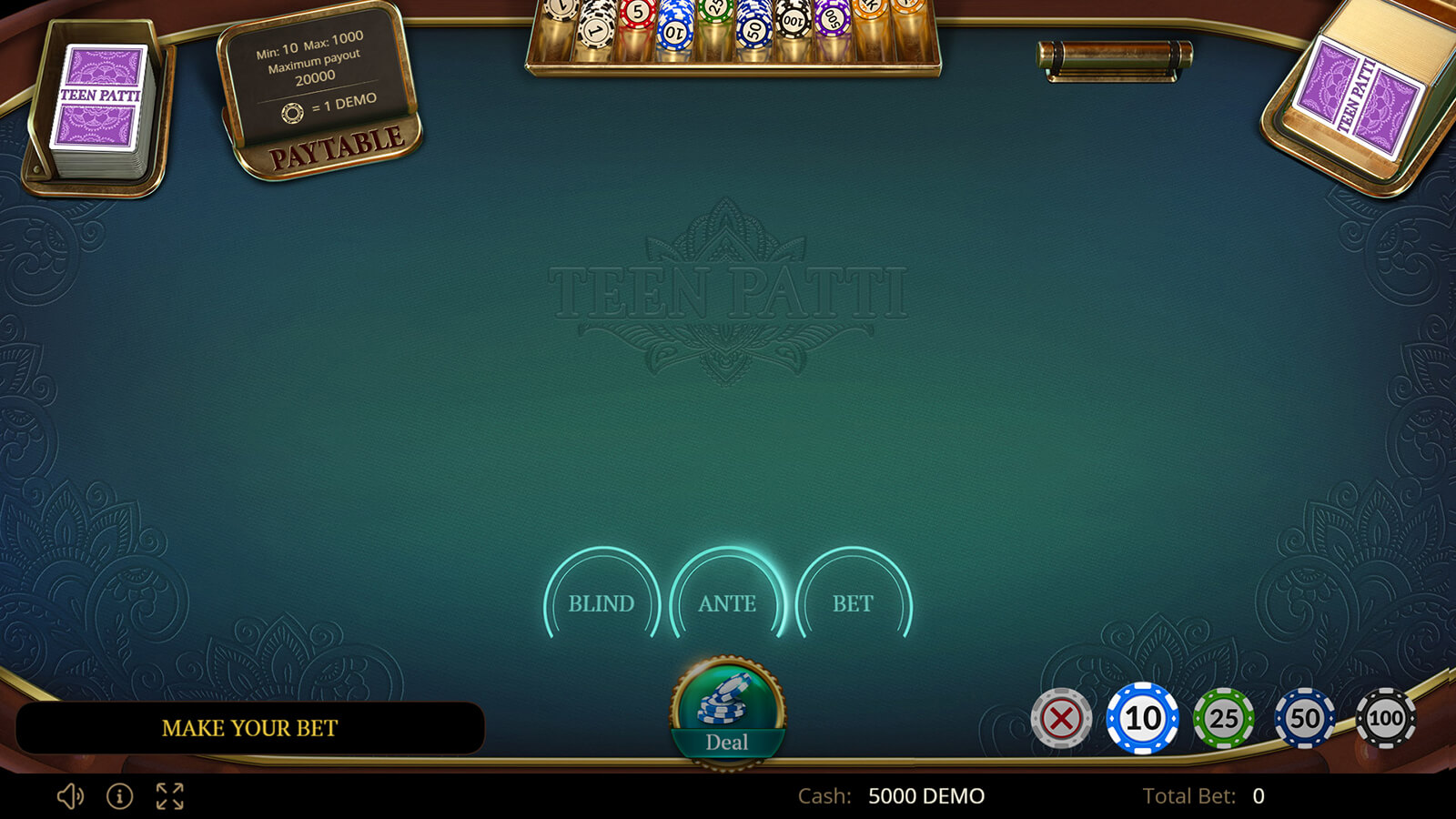The image size is (1456, 819).
Task: Switch to fullscreen mode
Action: [170, 796]
